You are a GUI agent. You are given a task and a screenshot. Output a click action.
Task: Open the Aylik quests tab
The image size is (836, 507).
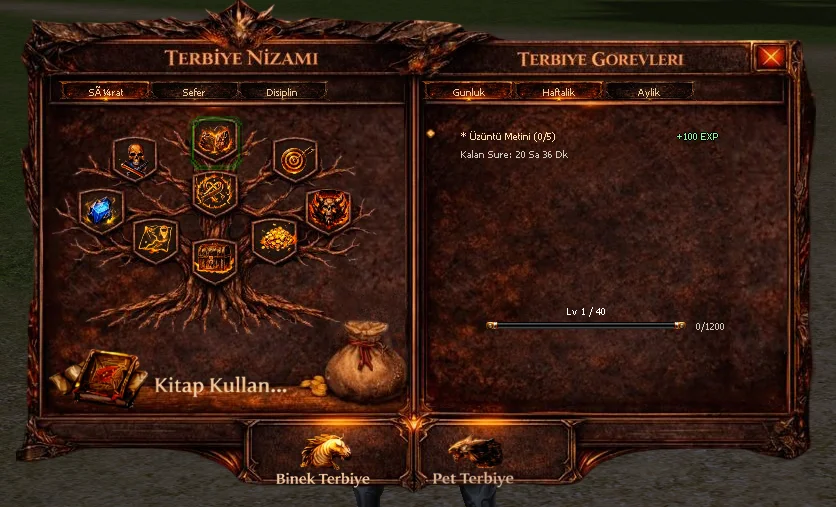648,91
